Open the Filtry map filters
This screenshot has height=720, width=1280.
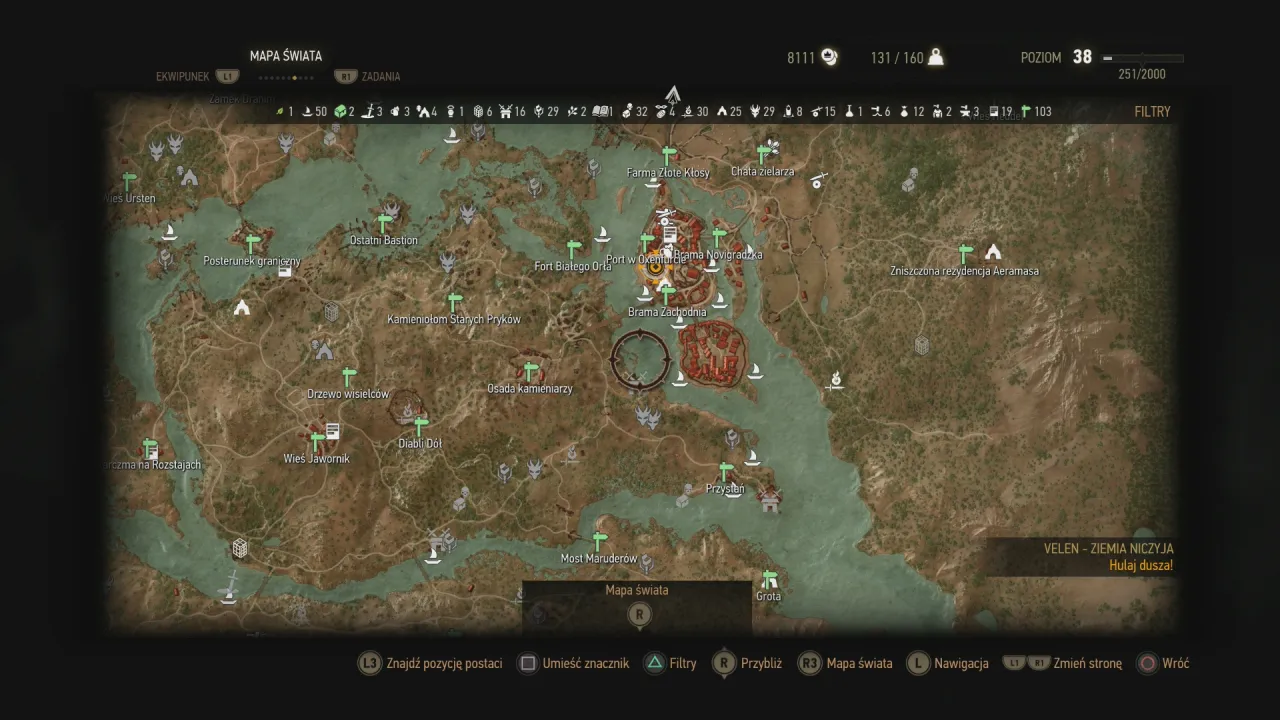pyautogui.click(x=1152, y=112)
